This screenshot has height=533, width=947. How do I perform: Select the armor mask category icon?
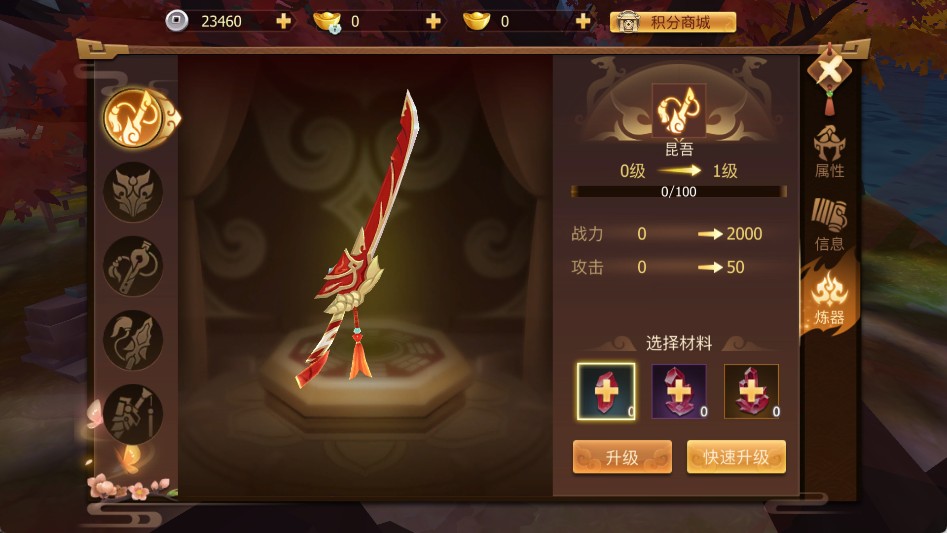[x=133, y=192]
